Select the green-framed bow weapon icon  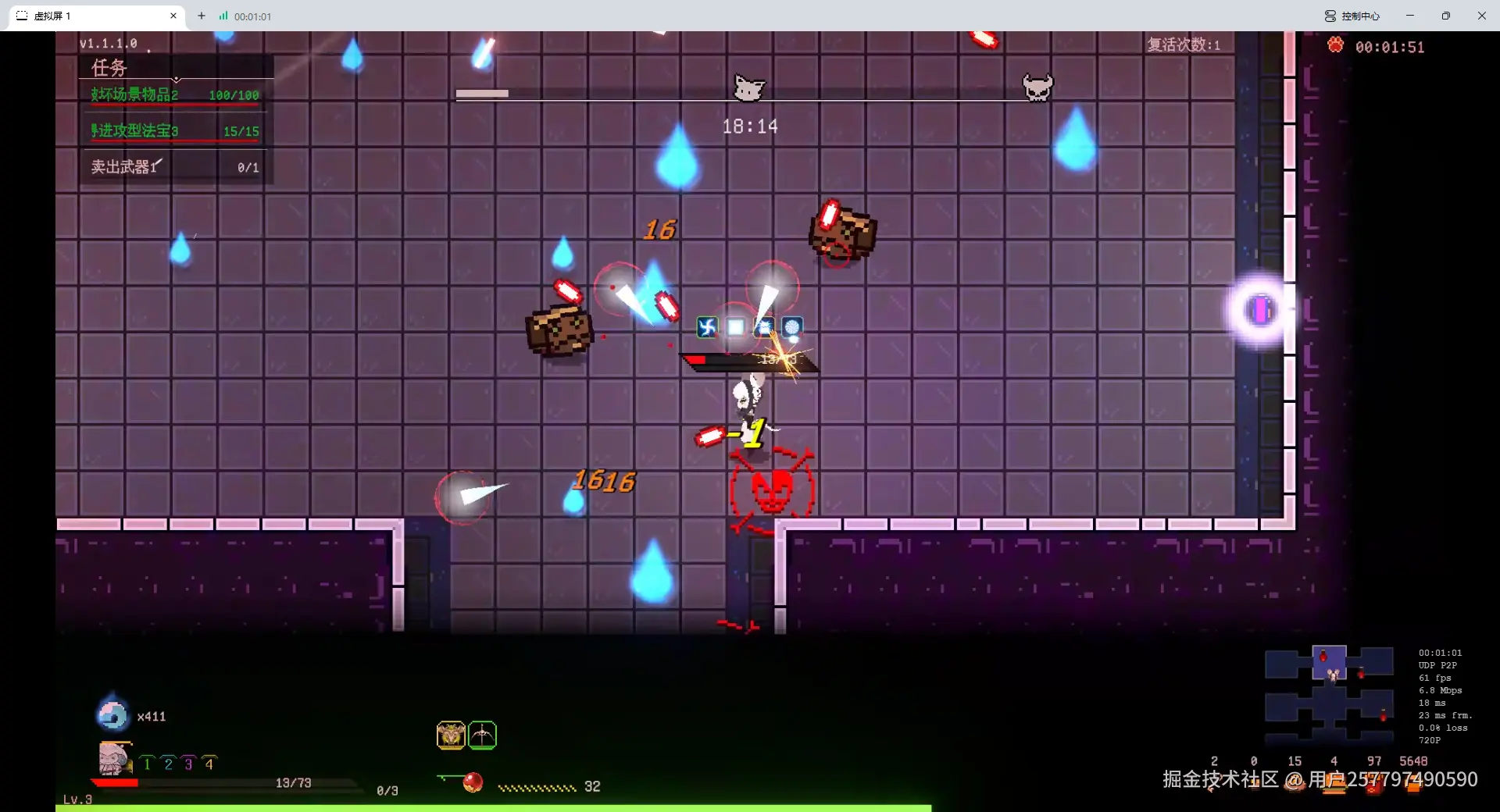(x=482, y=735)
